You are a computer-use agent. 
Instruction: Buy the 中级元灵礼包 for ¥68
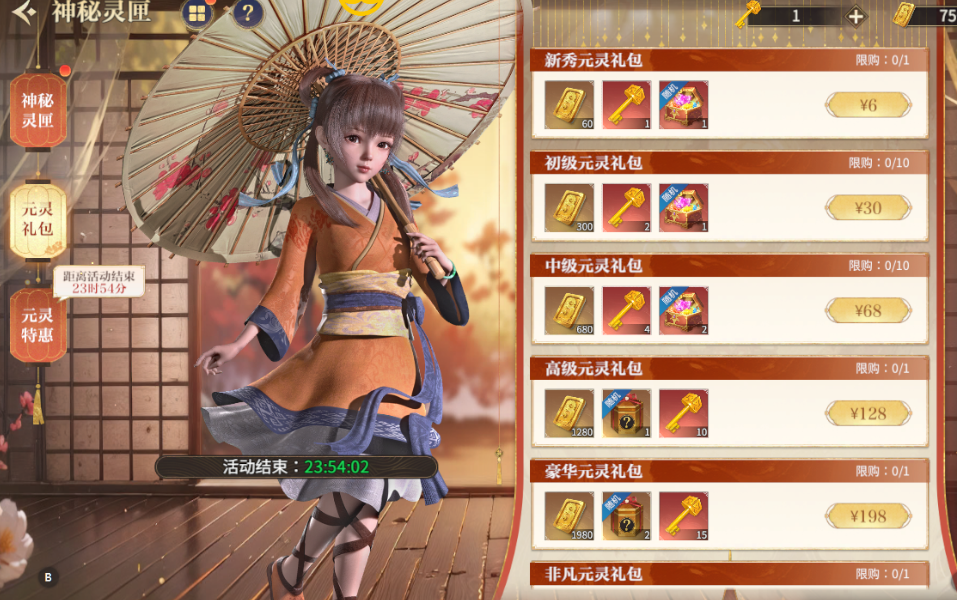click(868, 311)
